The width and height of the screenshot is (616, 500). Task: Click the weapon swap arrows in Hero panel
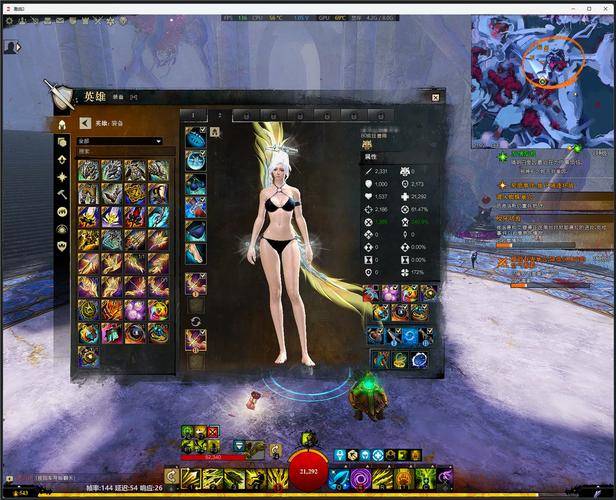[x=196, y=321]
